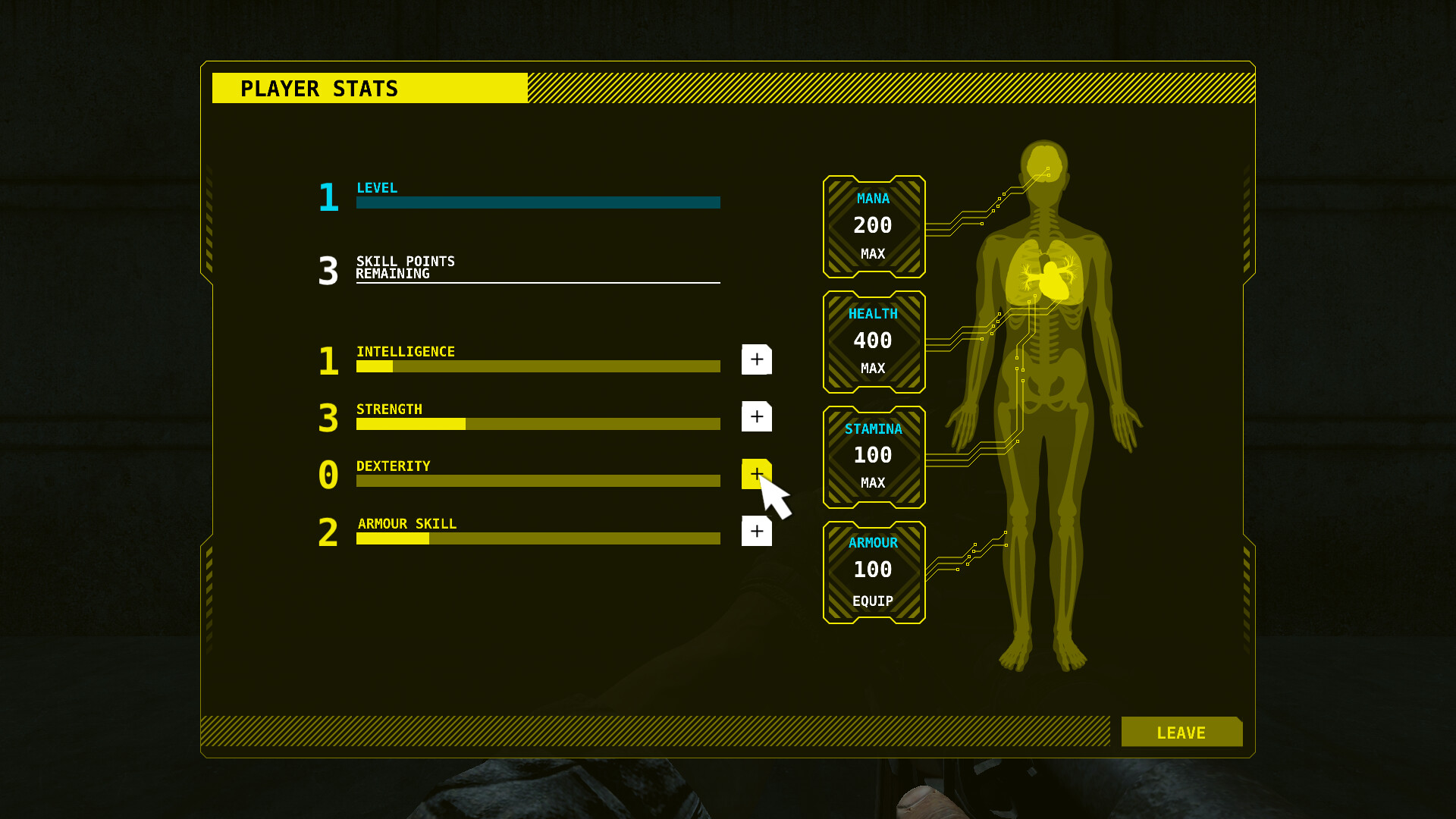The height and width of the screenshot is (819, 1456).
Task: Click the Armour Skill level number 2
Action: tap(328, 533)
